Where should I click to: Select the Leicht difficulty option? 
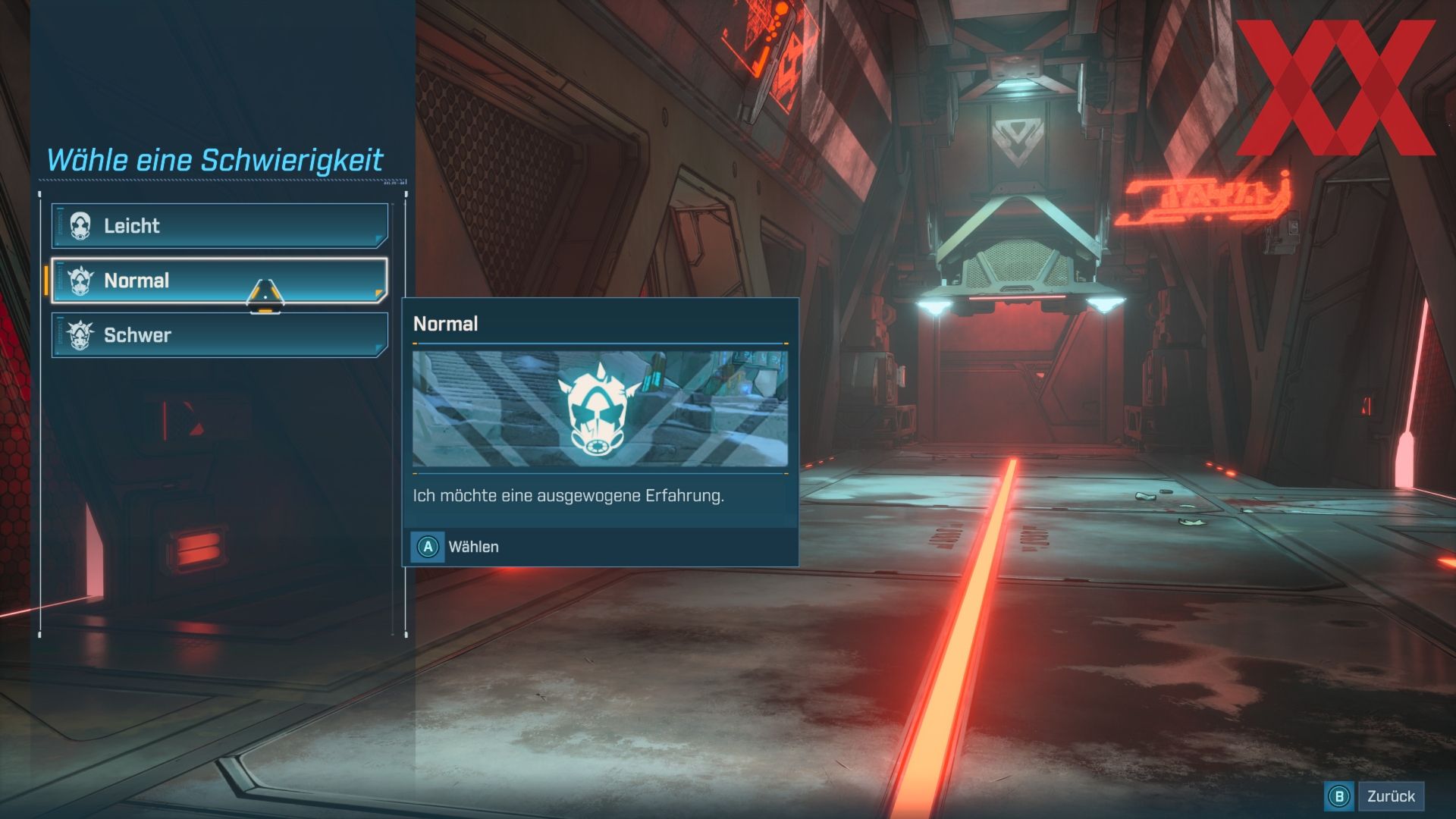pyautogui.click(x=219, y=226)
